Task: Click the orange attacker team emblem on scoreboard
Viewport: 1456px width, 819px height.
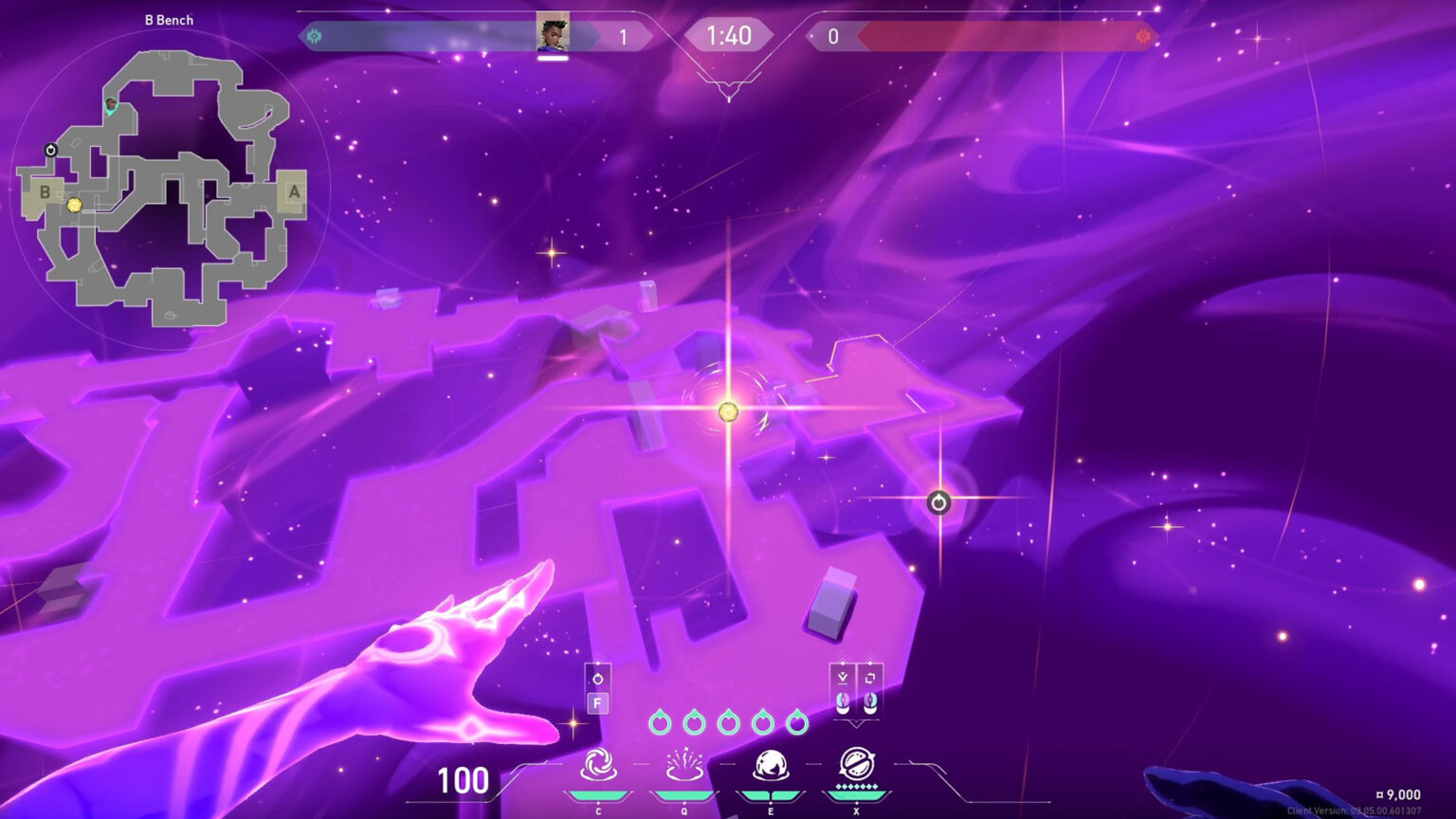Action: coord(1142,37)
